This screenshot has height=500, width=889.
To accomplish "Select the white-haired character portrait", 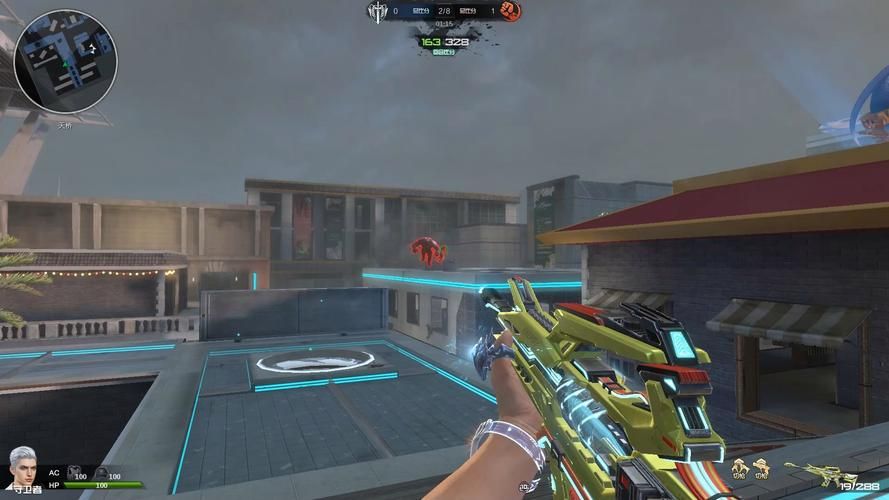I will point(22,467).
